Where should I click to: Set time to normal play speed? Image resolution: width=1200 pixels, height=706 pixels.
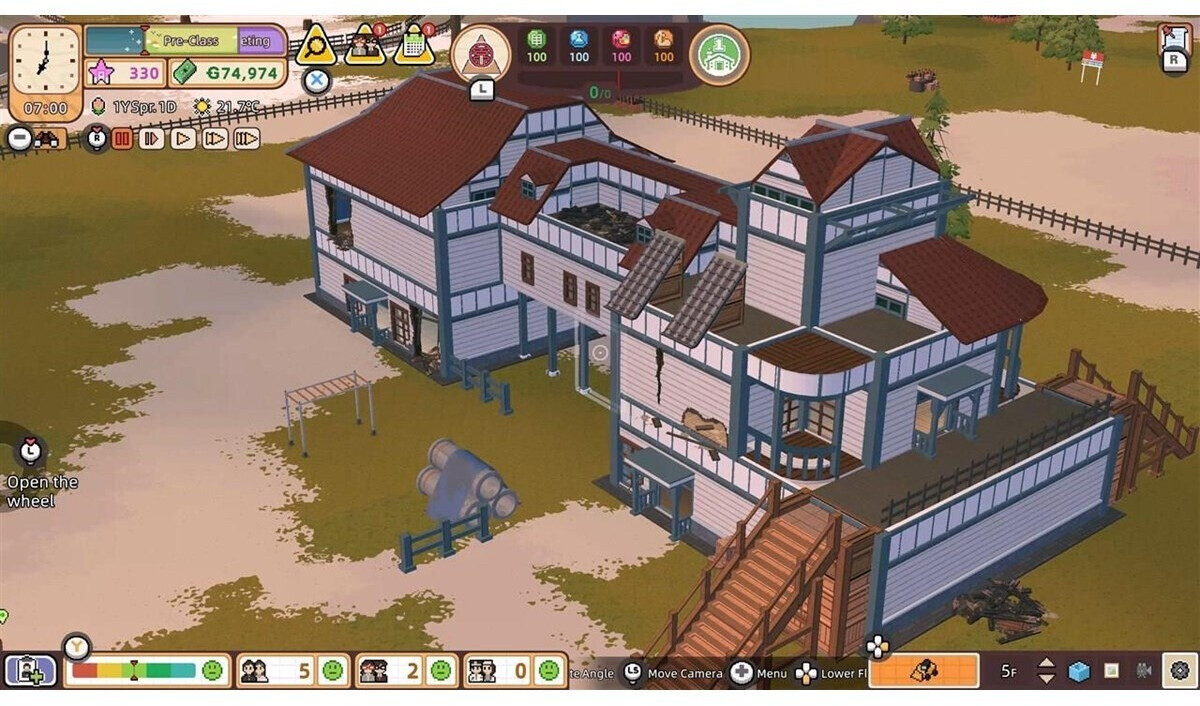point(183,139)
